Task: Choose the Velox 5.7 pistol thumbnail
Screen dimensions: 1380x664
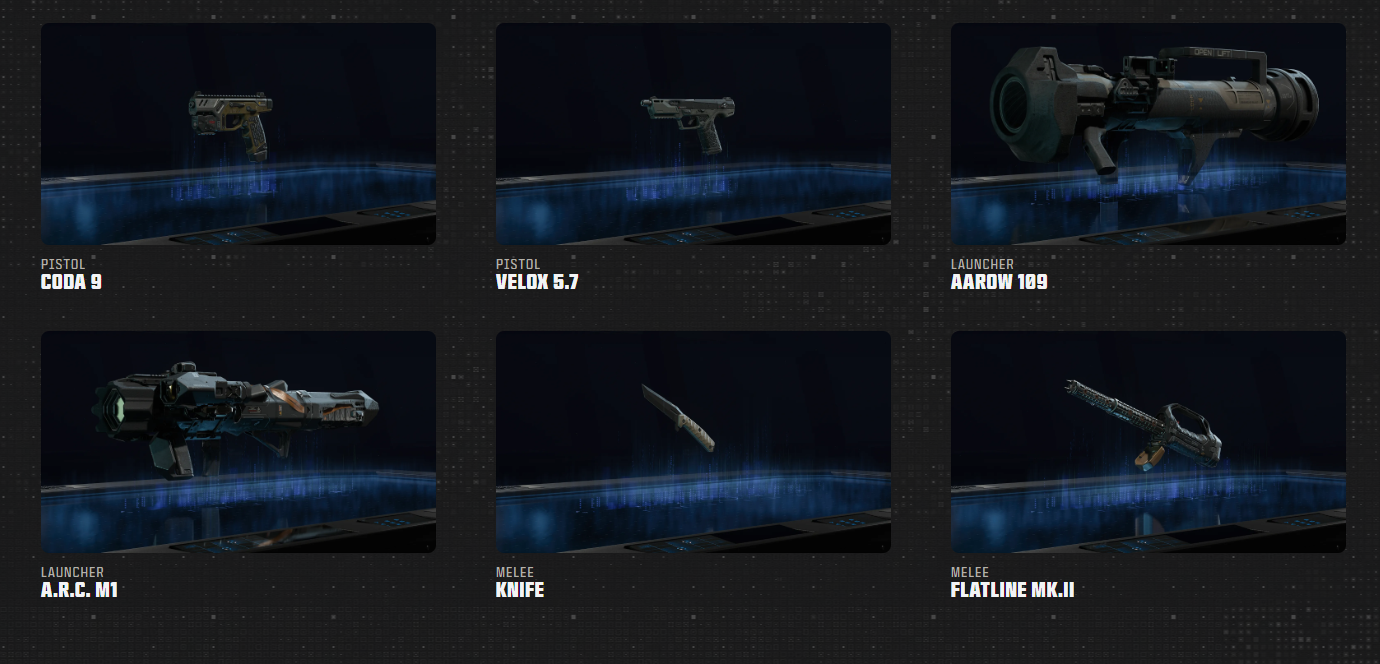Action: click(x=693, y=134)
